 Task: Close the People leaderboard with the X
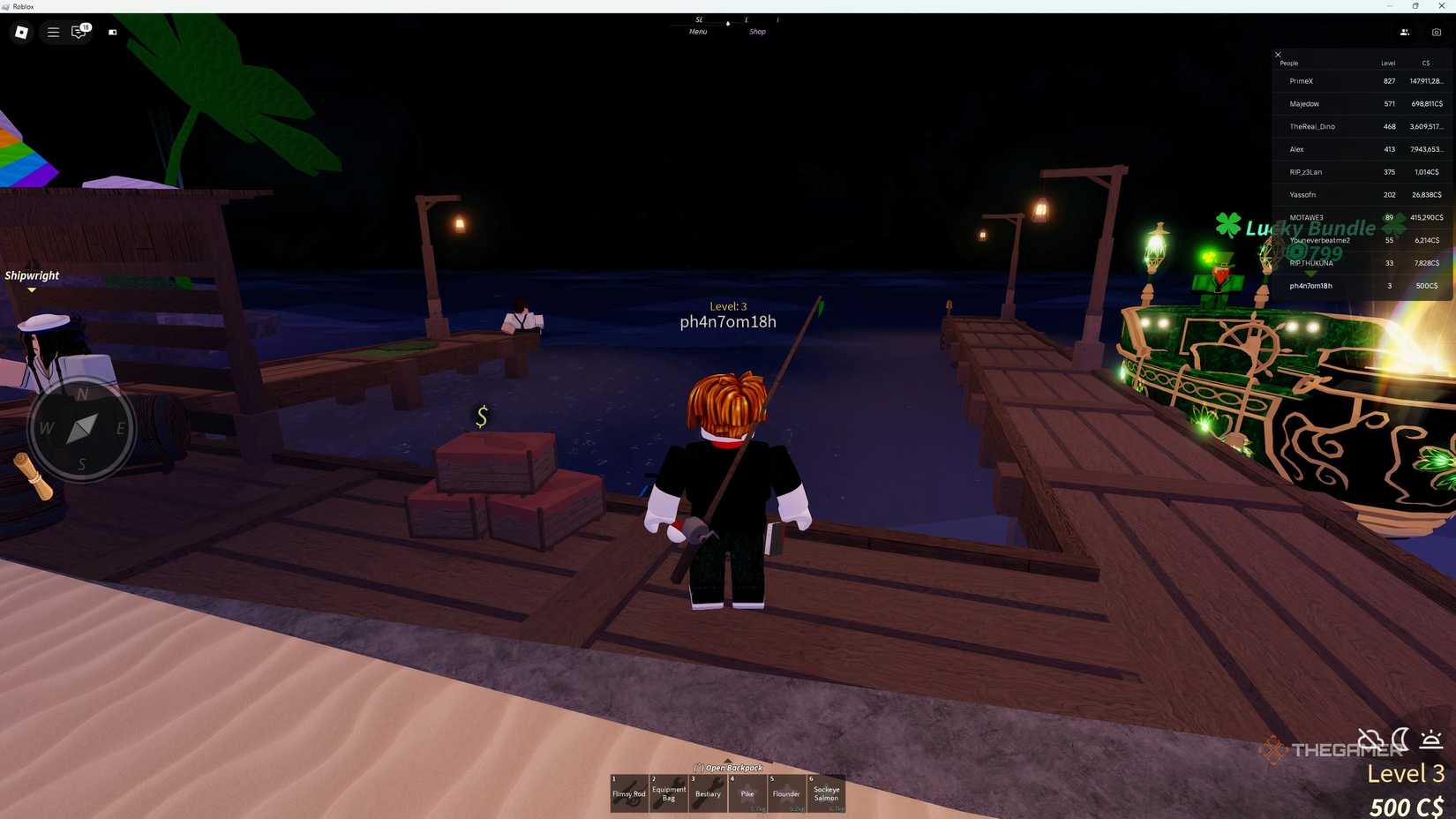(1277, 54)
